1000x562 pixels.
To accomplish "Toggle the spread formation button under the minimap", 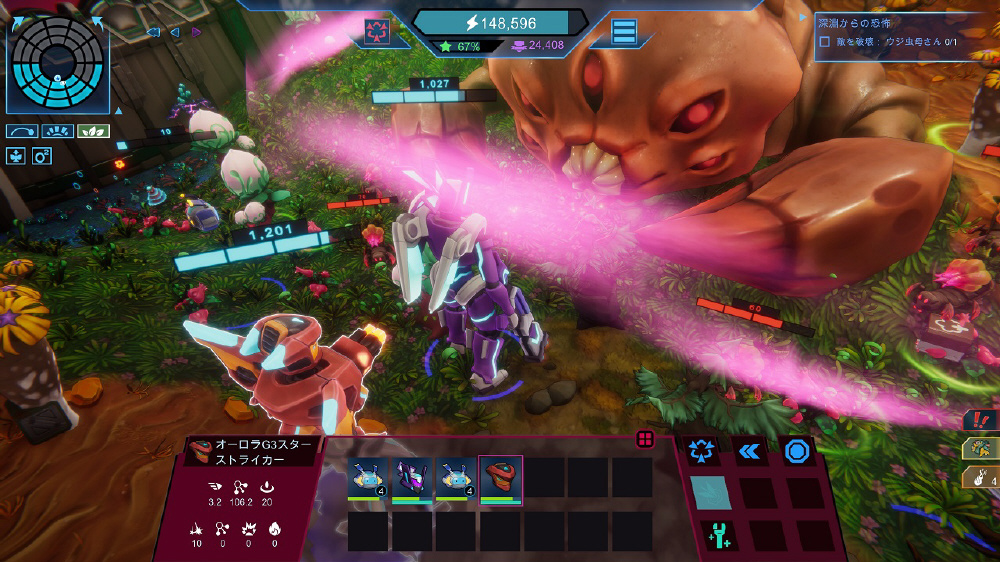I will pos(57,131).
